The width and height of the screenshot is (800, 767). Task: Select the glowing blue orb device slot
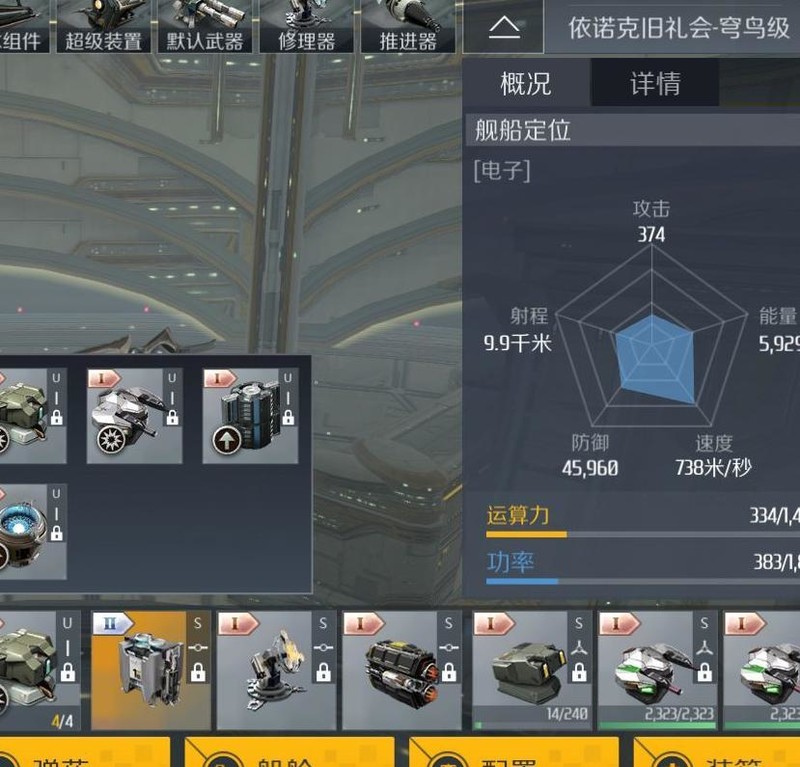pyautogui.click(x=30, y=530)
